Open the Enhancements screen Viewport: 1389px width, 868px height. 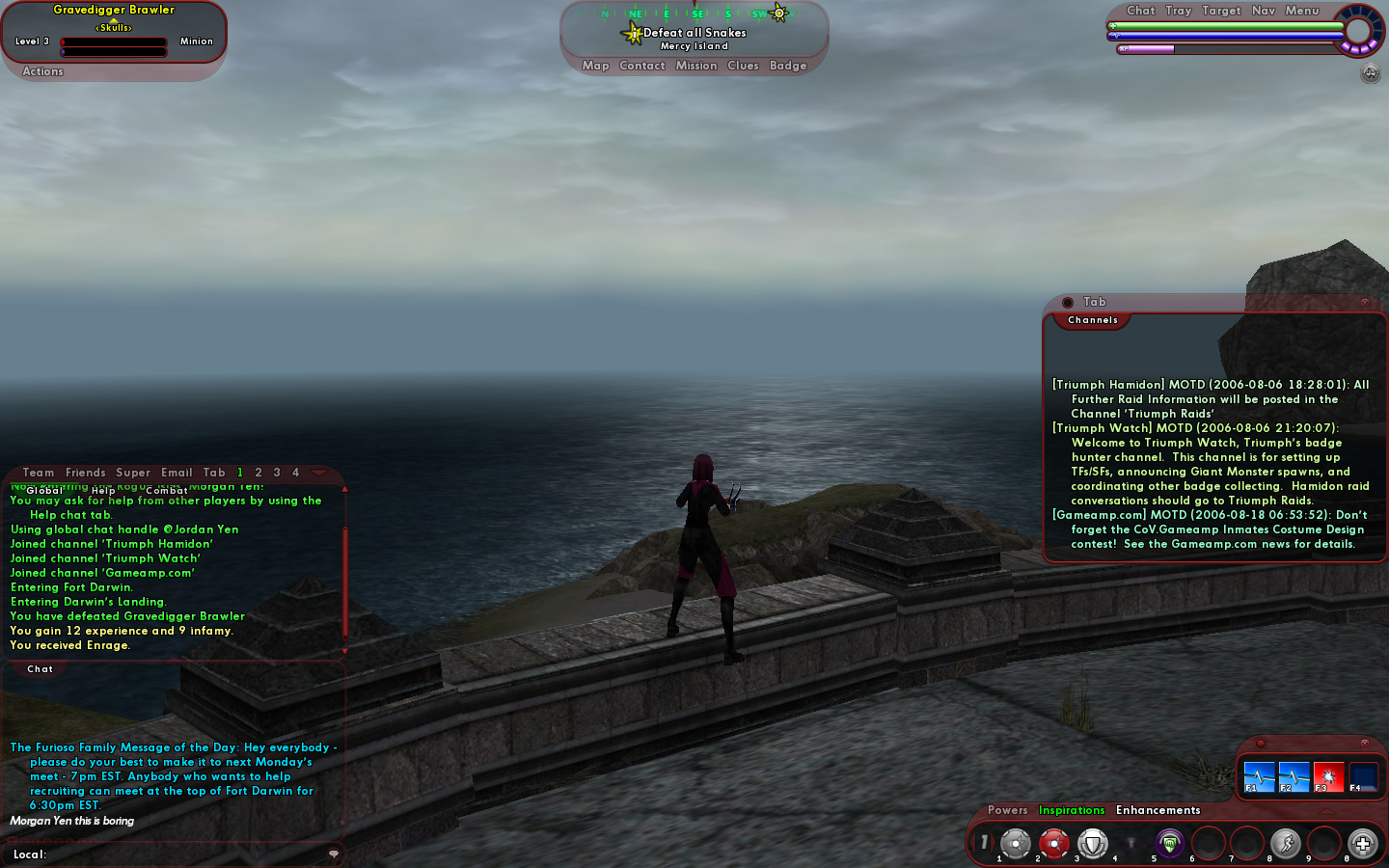point(1157,810)
